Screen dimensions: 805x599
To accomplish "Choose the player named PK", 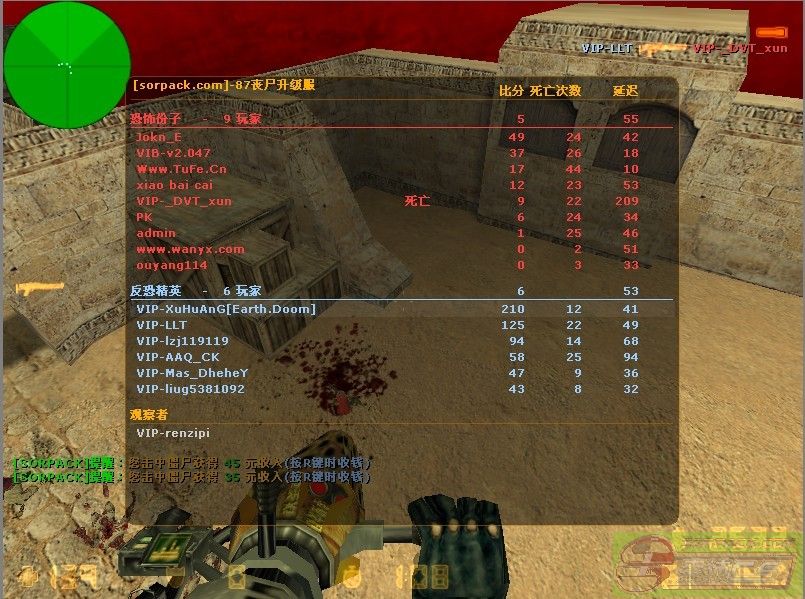I will click(145, 217).
